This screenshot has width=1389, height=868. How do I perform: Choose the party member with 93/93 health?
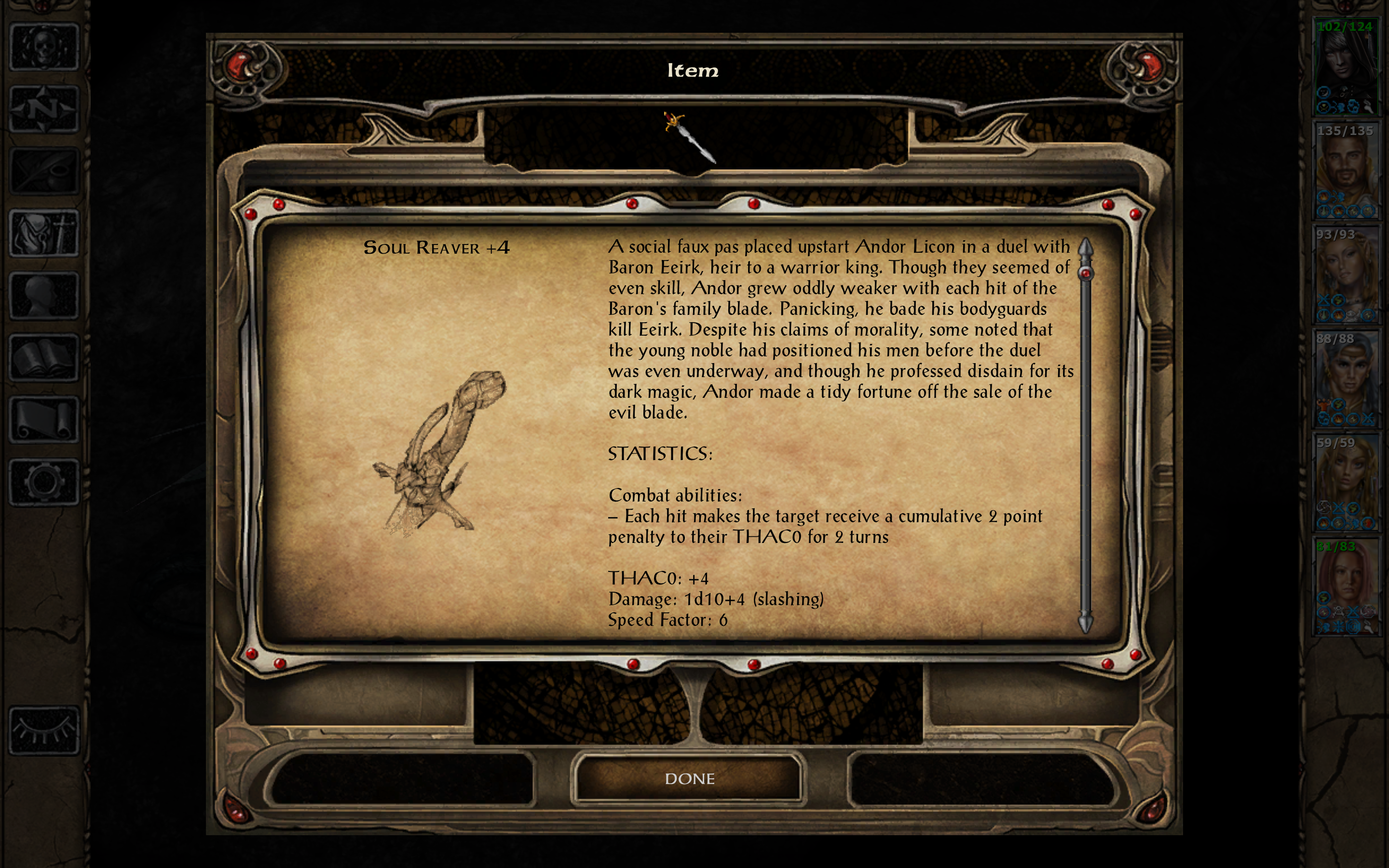tap(1346, 274)
